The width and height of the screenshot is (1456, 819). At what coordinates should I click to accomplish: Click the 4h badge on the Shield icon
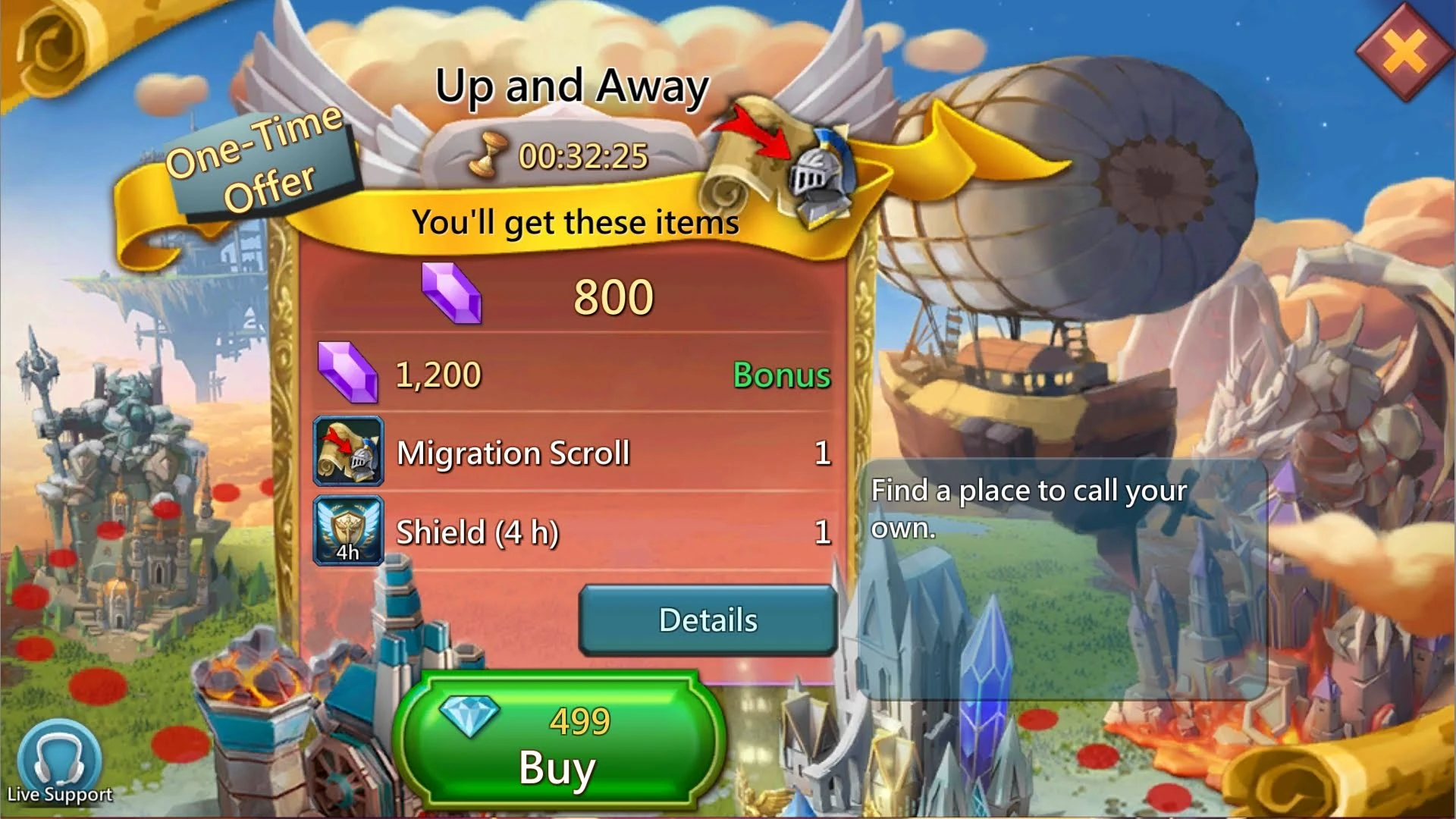[x=348, y=553]
